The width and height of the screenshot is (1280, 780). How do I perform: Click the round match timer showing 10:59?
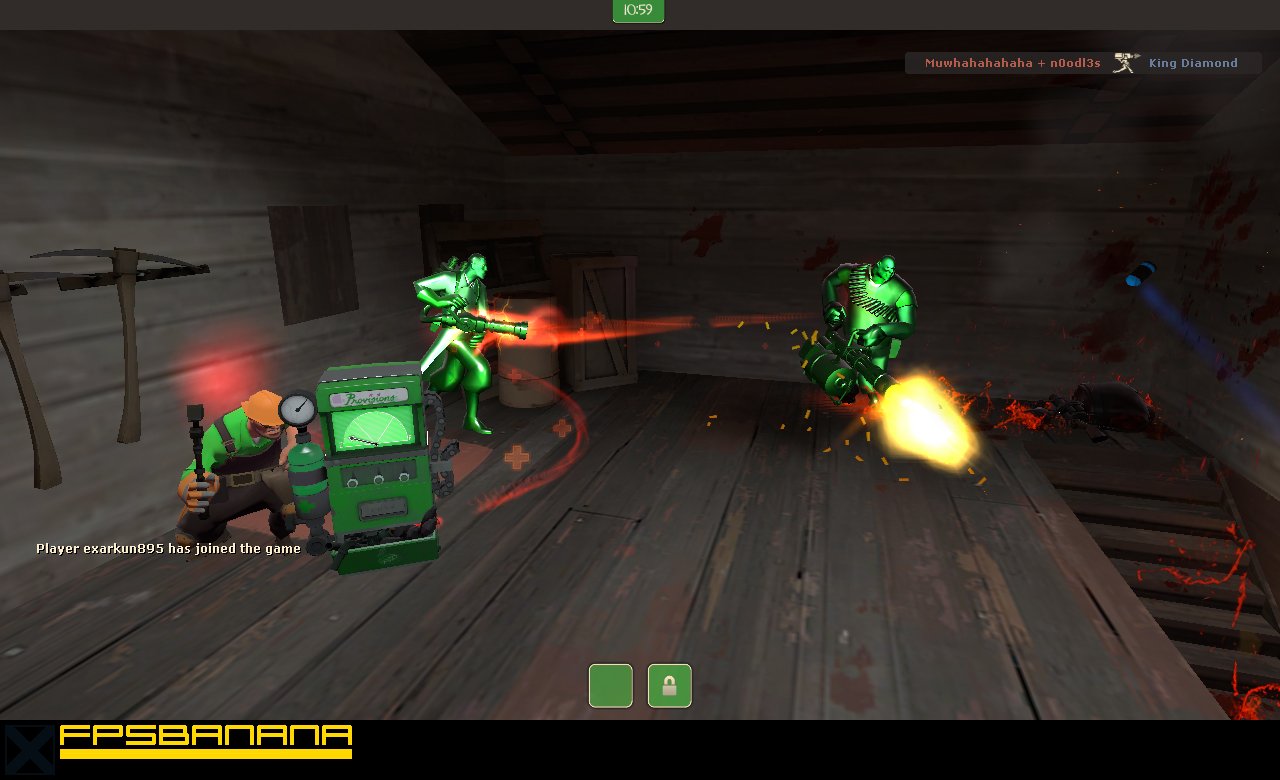(x=637, y=12)
